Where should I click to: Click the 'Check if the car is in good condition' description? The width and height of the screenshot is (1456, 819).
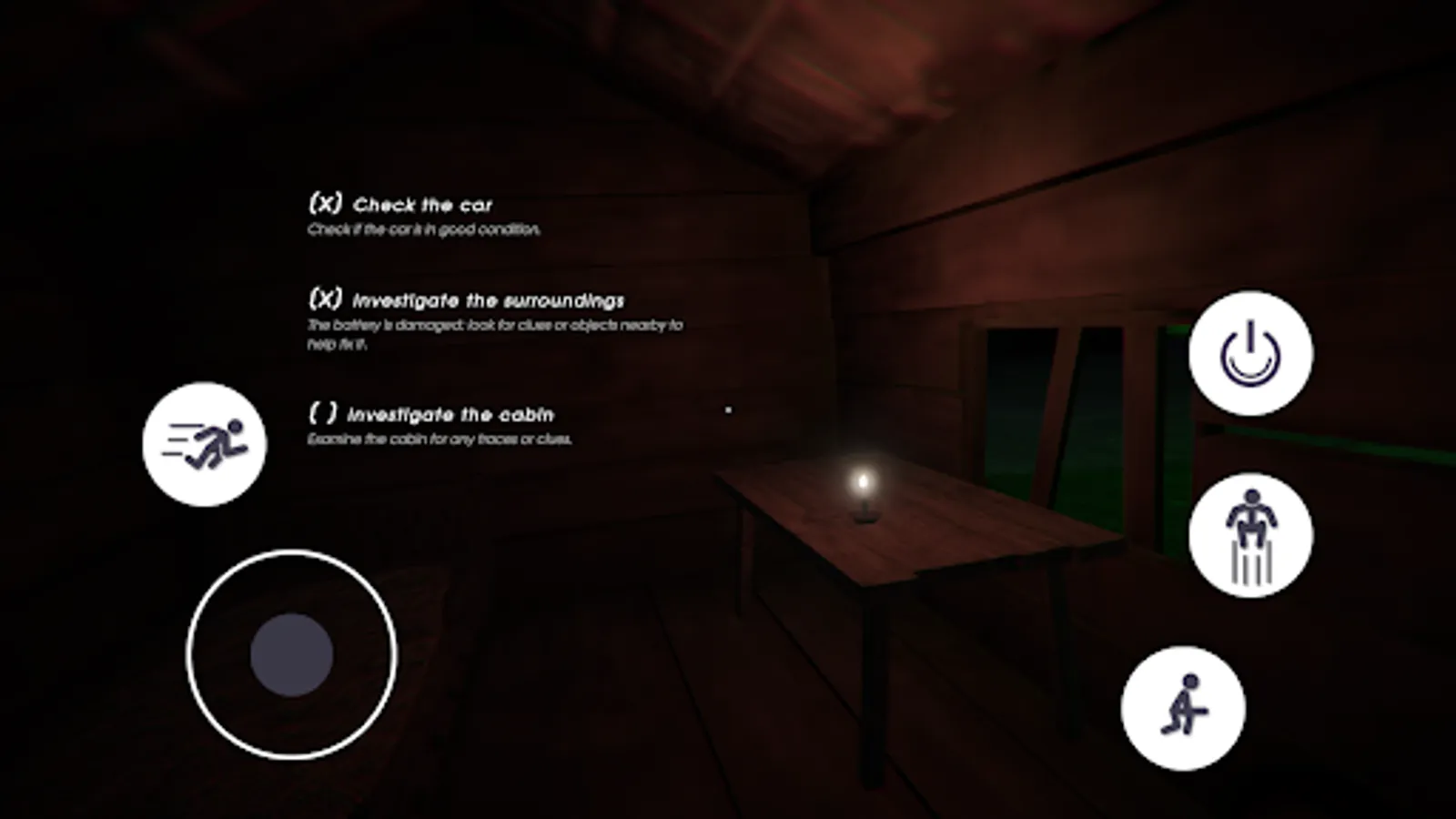click(x=424, y=230)
